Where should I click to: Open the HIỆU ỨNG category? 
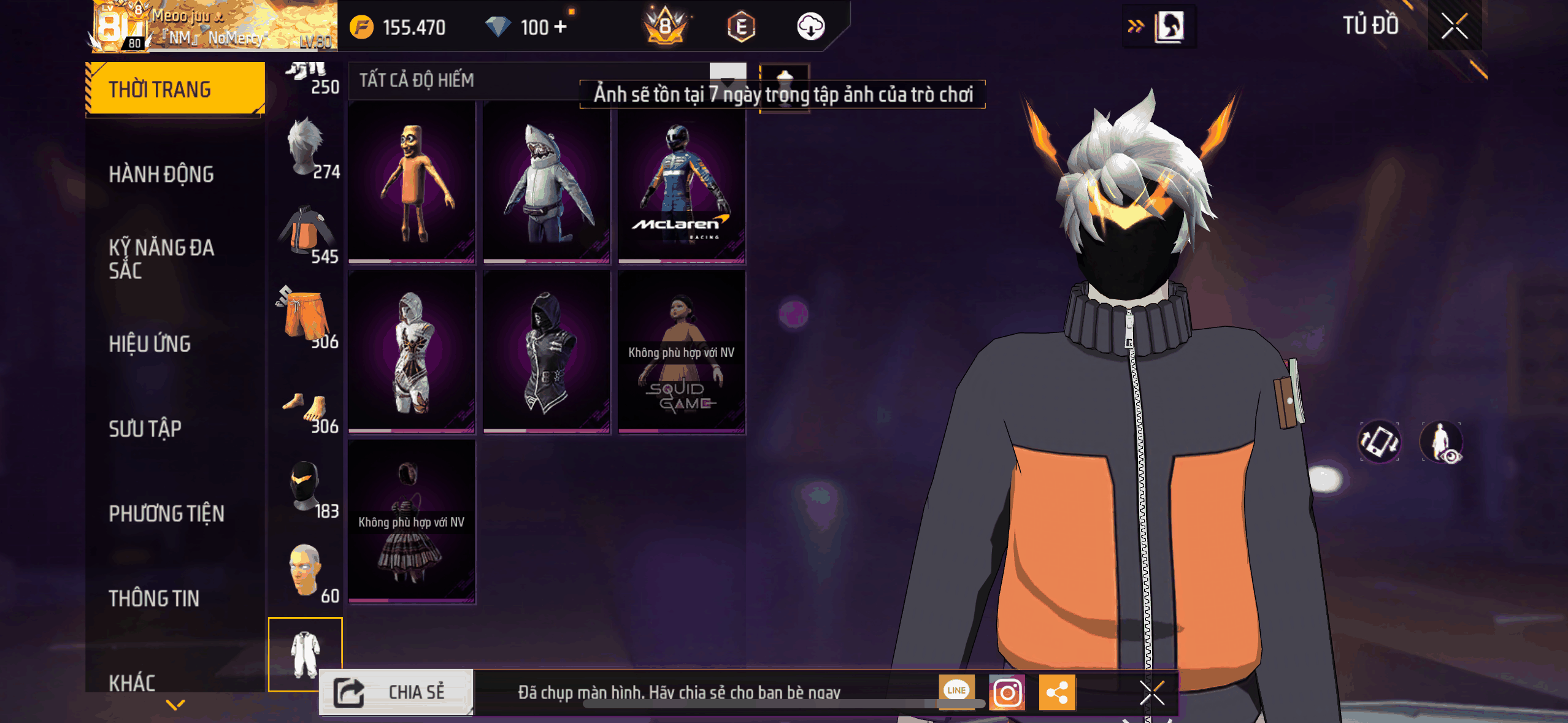pos(150,343)
